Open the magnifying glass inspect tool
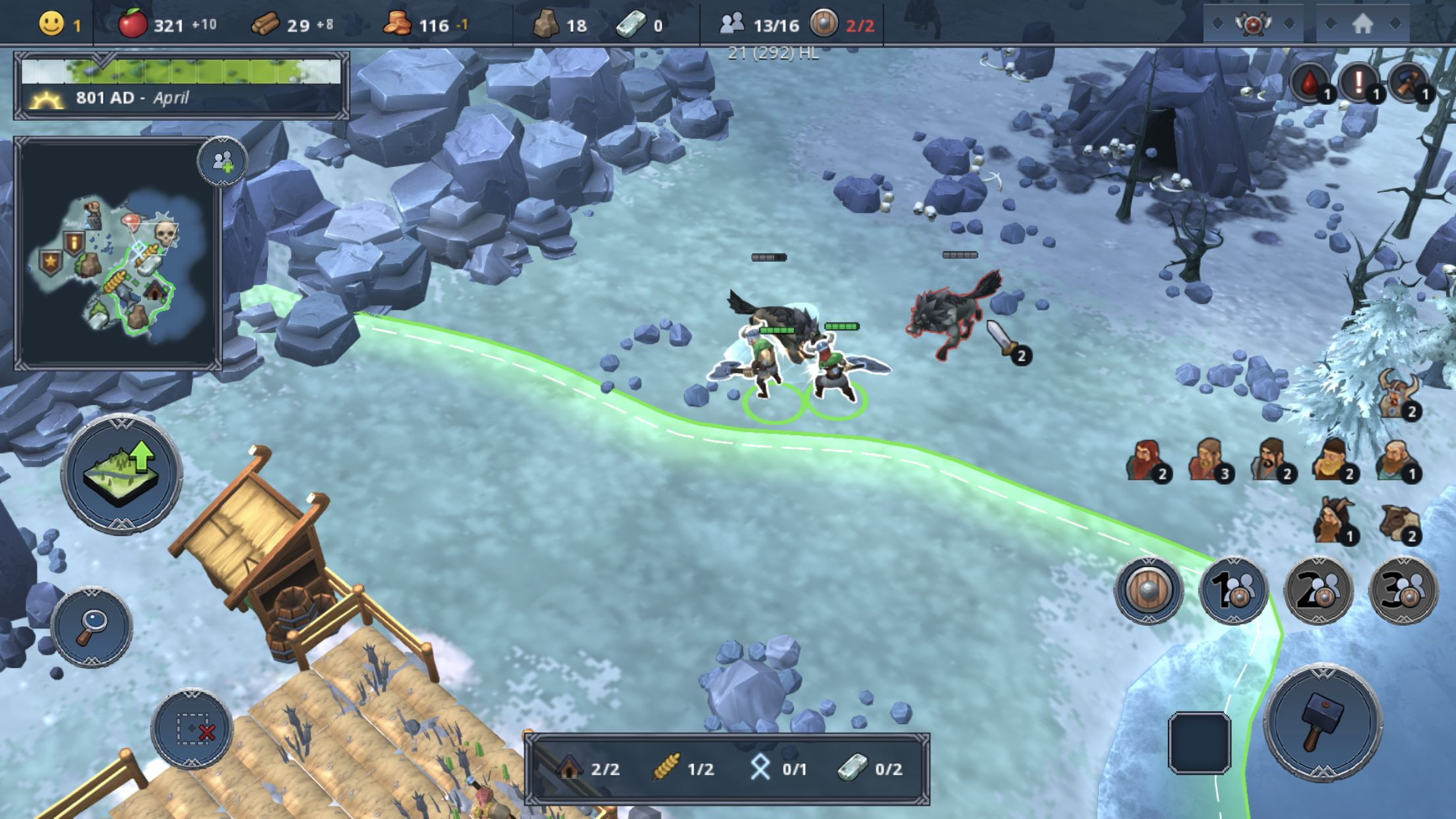The width and height of the screenshot is (1456, 819). (x=92, y=626)
